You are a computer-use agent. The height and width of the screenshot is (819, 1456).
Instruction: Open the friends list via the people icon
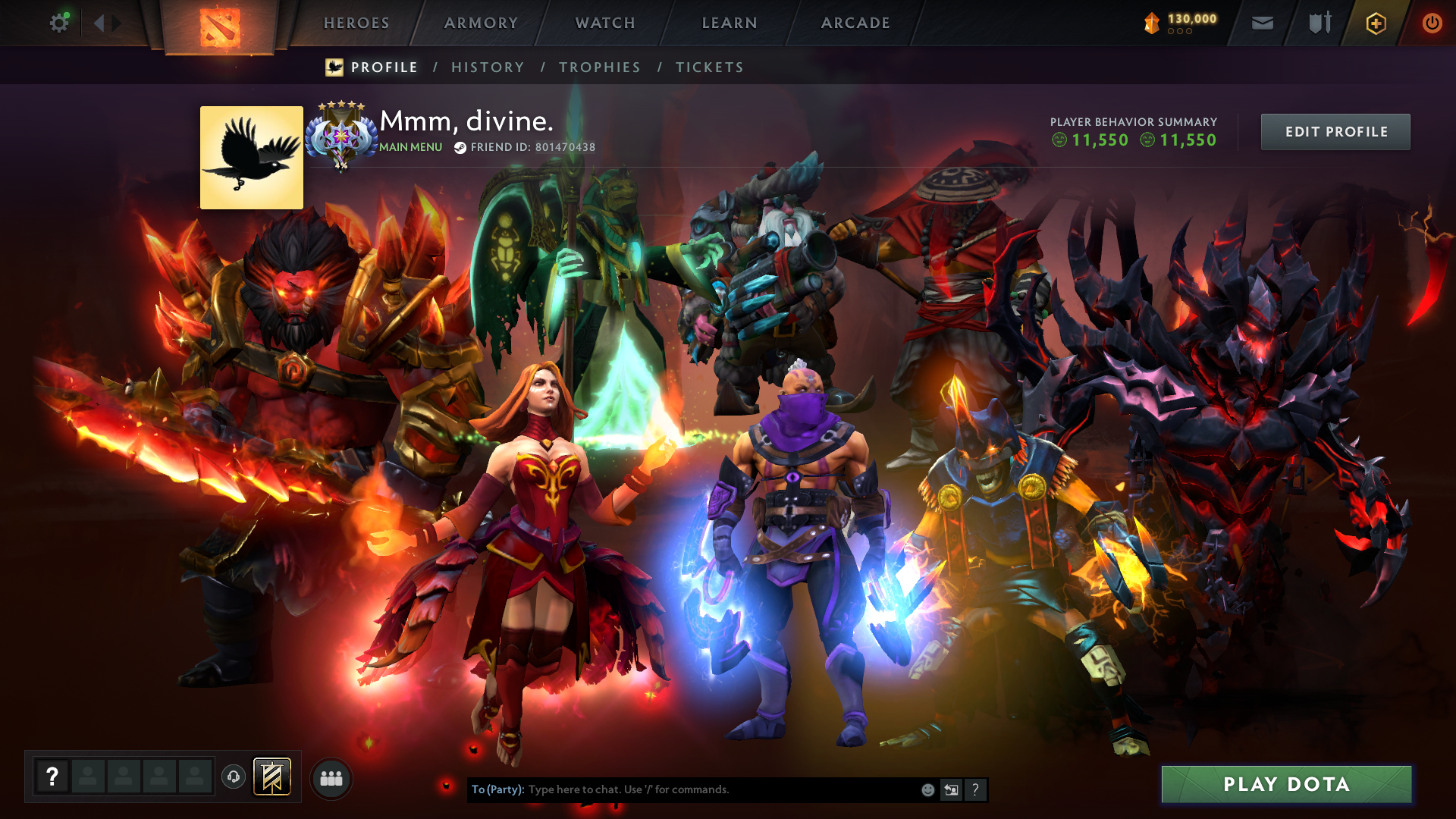(331, 777)
